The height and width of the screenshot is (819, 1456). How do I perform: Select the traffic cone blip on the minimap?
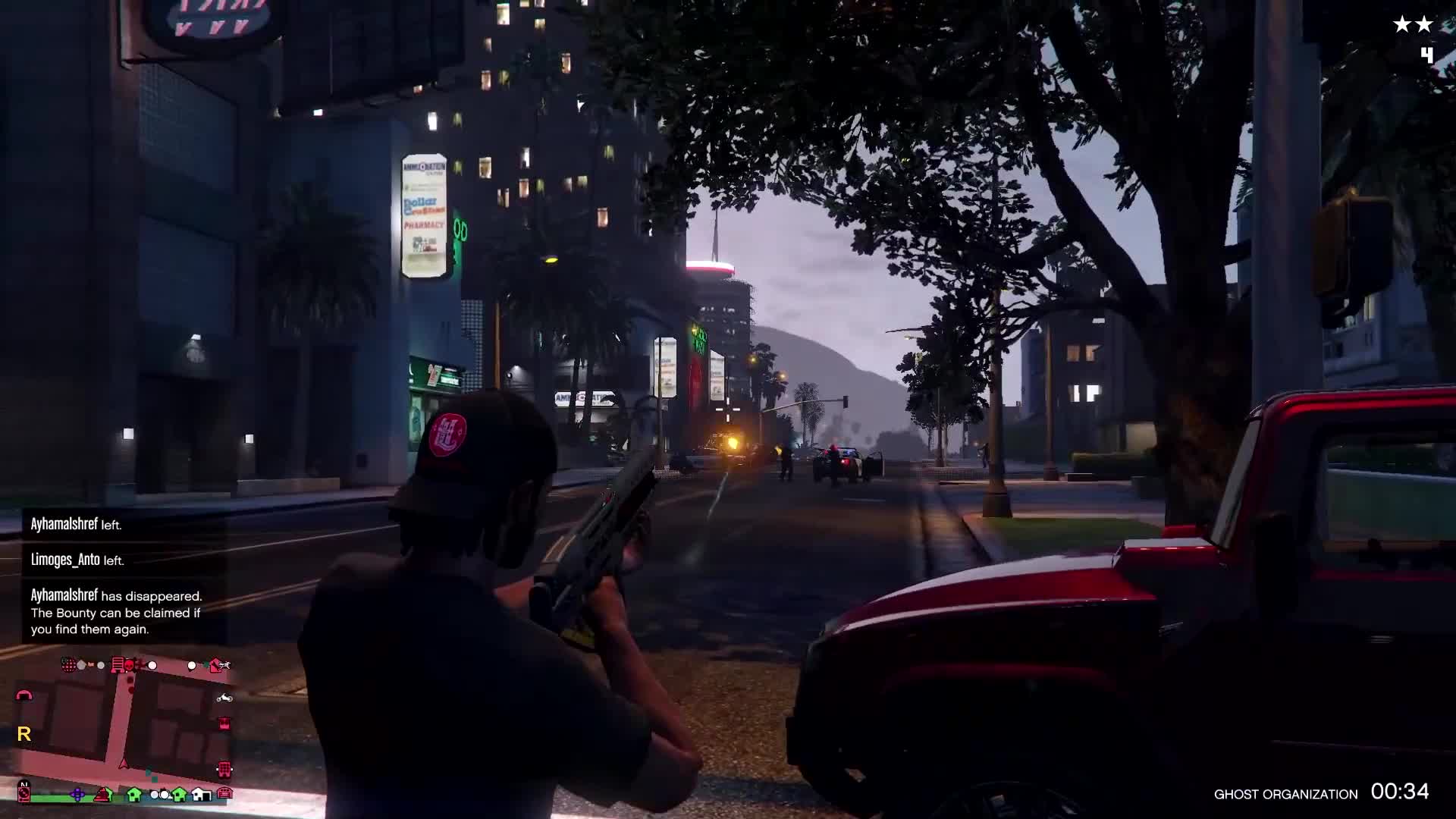pyautogui.click(x=102, y=795)
